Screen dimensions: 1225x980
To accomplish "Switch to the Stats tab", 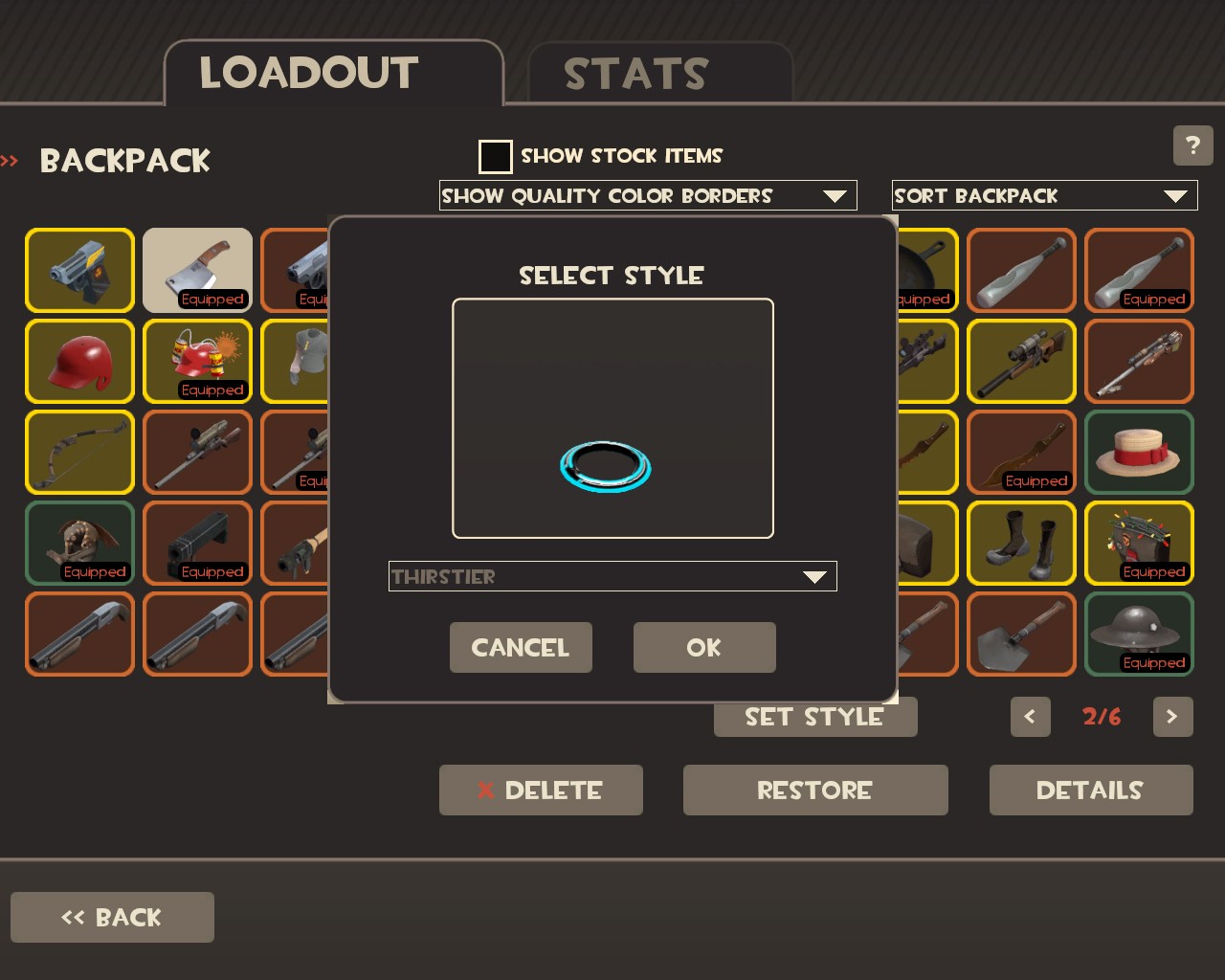I will [x=636, y=73].
